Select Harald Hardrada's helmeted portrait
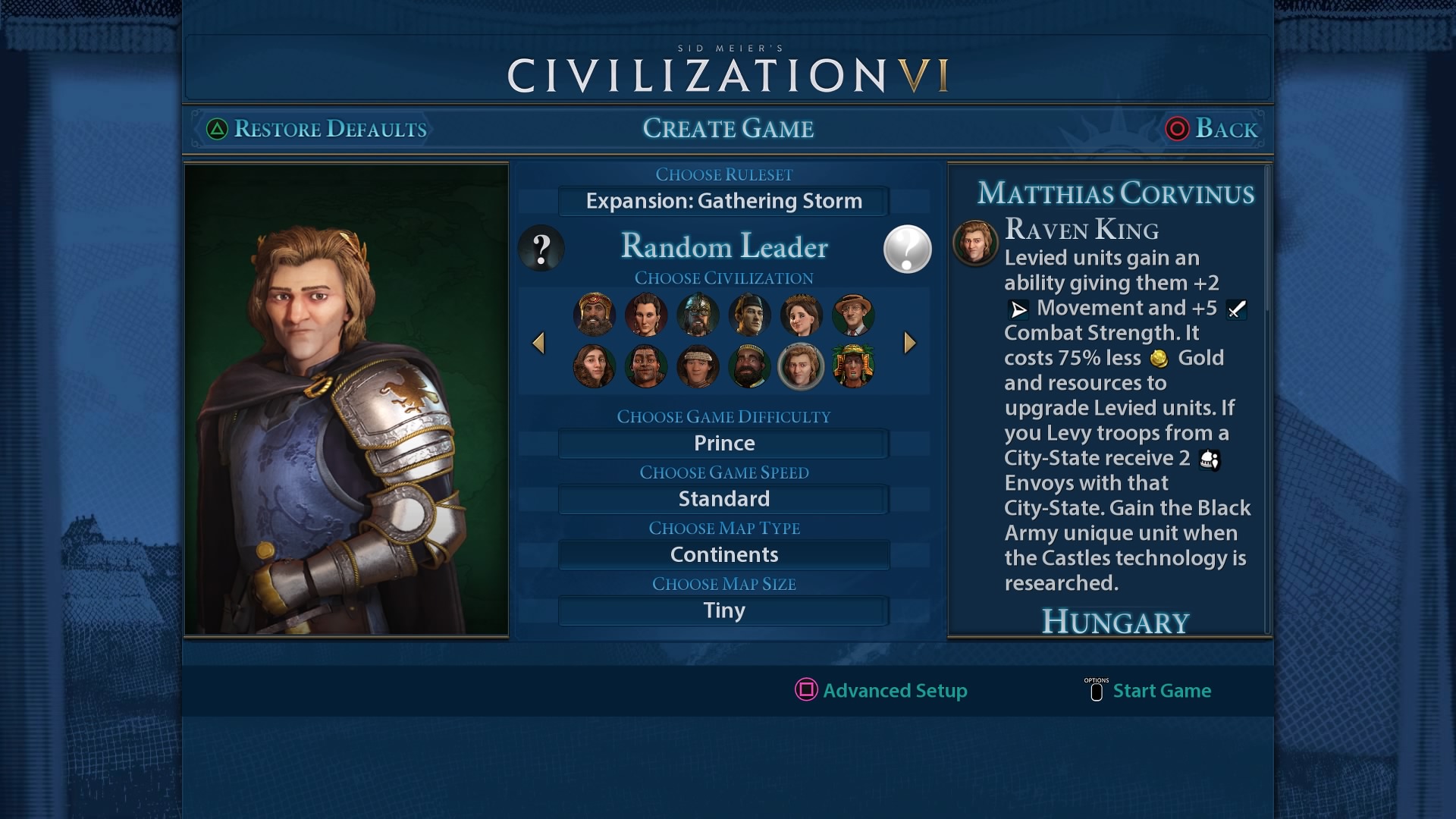This screenshot has width=1456, height=819. pos(698,315)
